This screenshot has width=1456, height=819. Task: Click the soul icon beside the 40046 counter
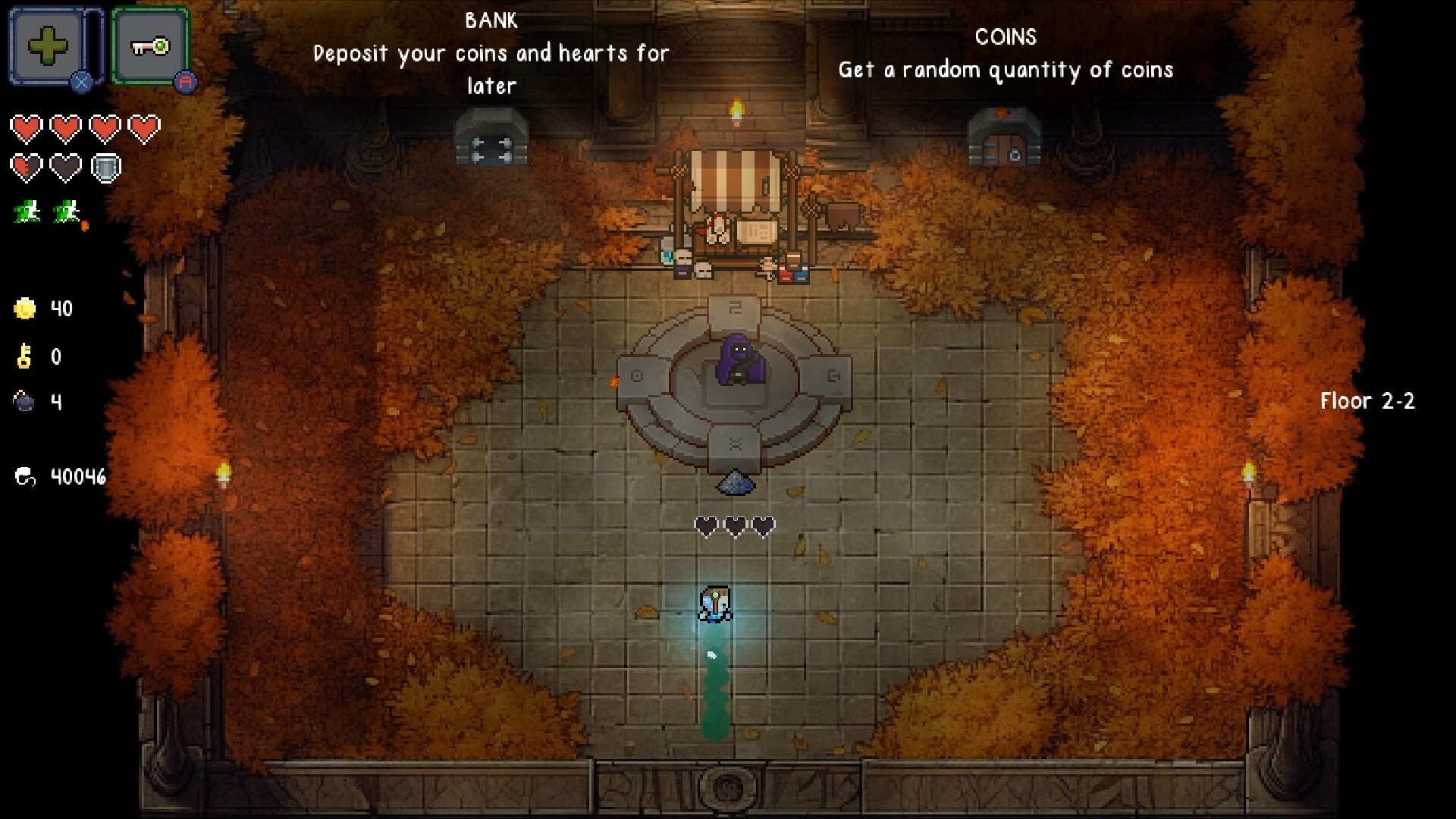(25, 476)
